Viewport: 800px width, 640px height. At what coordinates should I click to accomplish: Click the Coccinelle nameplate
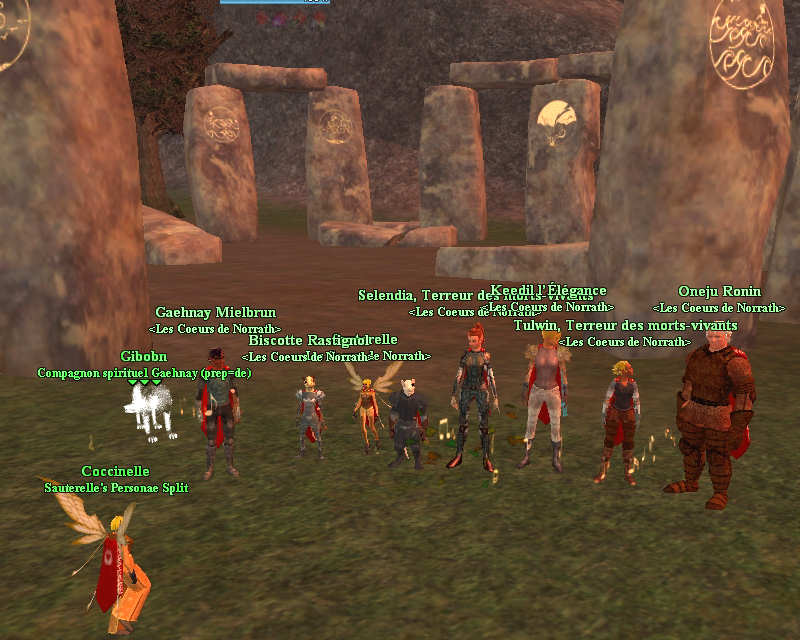click(x=115, y=472)
